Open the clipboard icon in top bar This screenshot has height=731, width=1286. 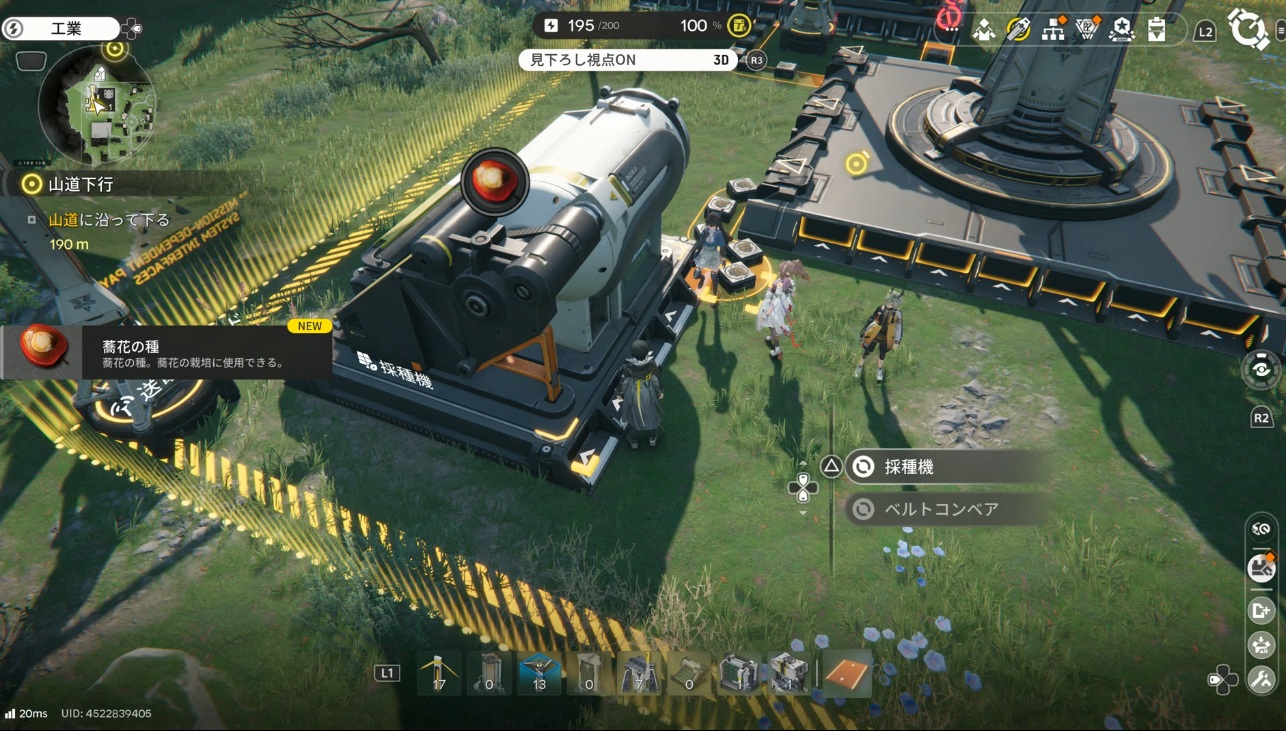[x=1156, y=29]
